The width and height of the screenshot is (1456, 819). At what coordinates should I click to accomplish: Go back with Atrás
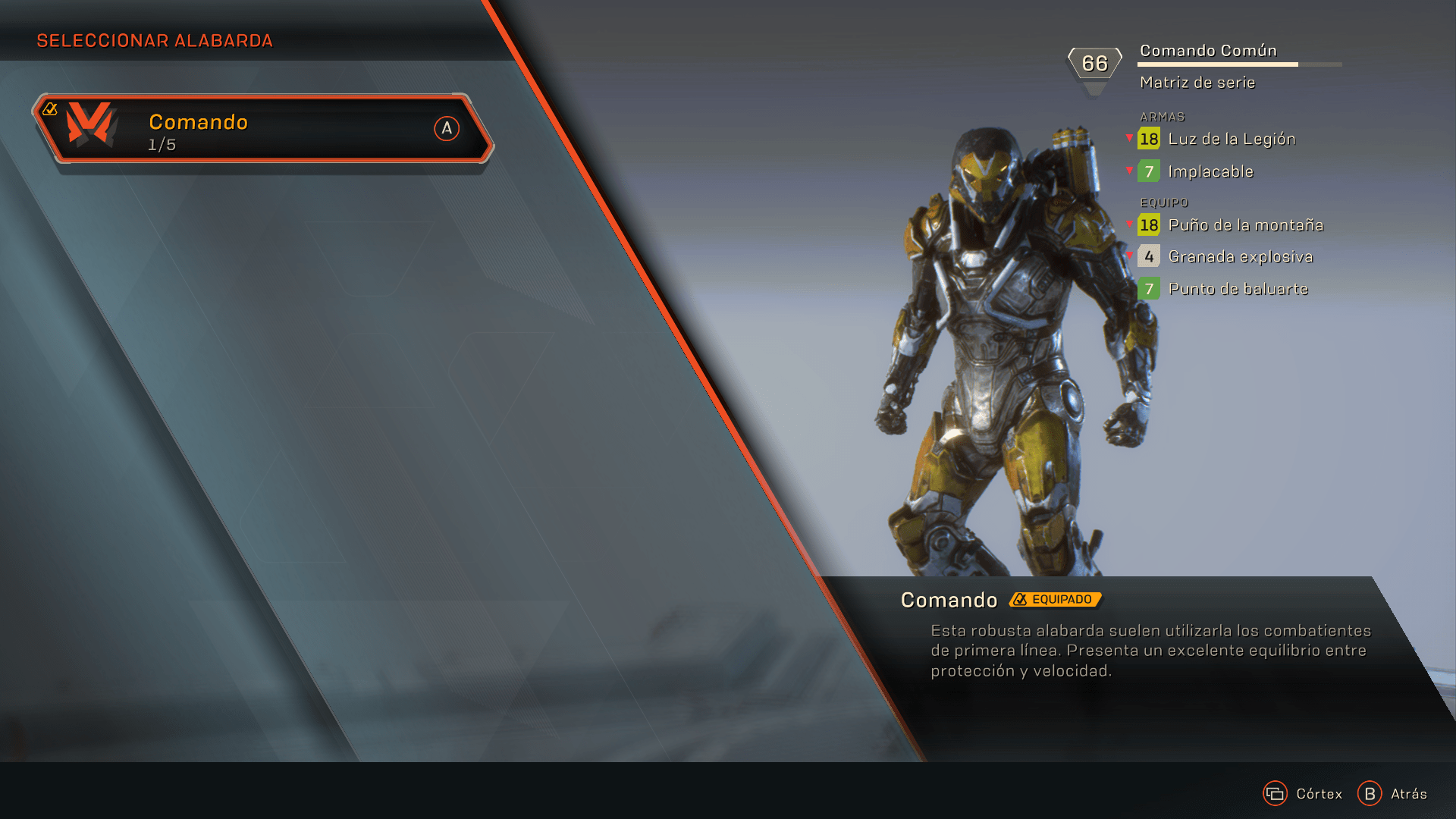(1393, 794)
